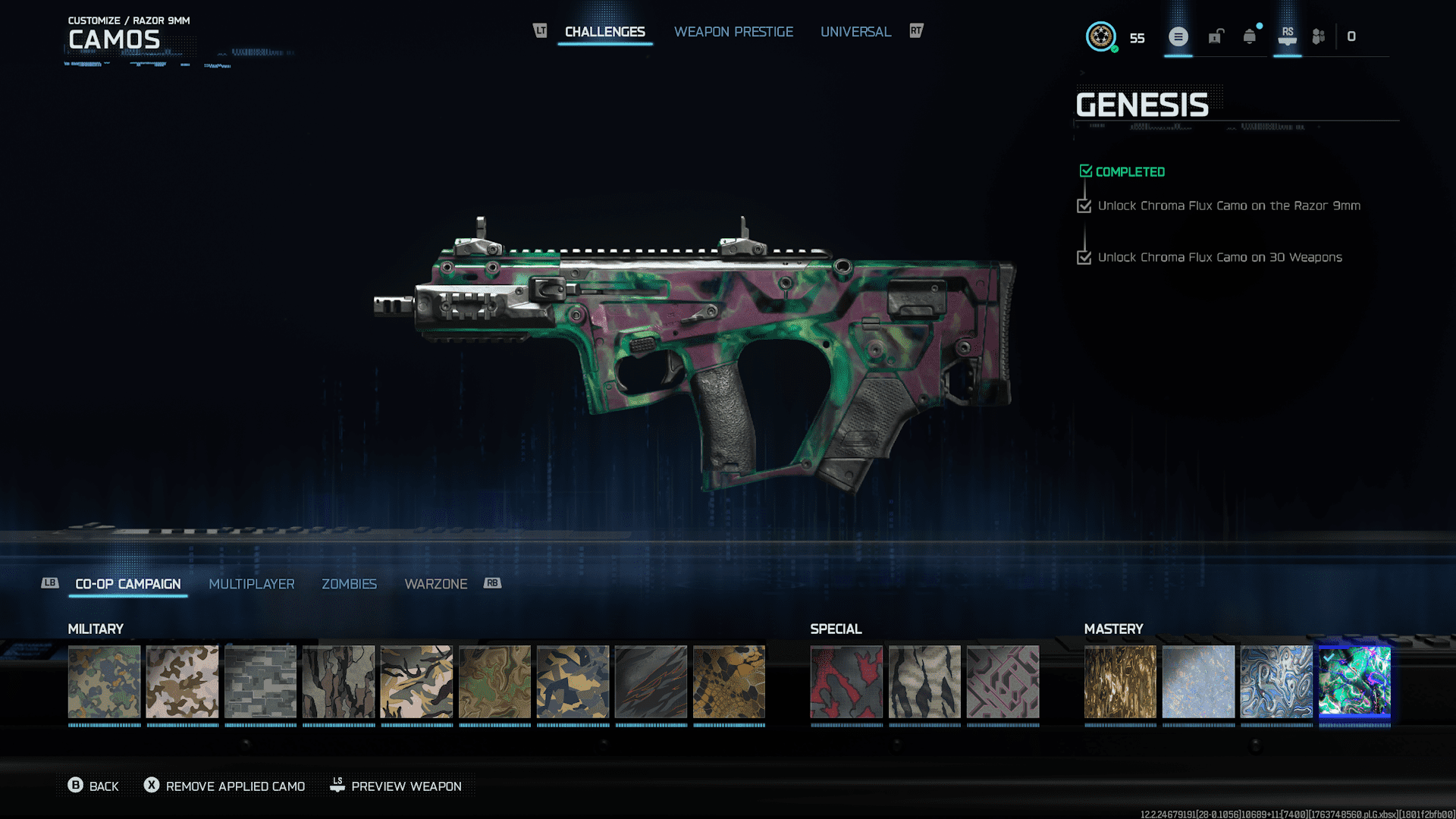Go back from the camos screen
Image resolution: width=1456 pixels, height=819 pixels.
93,786
